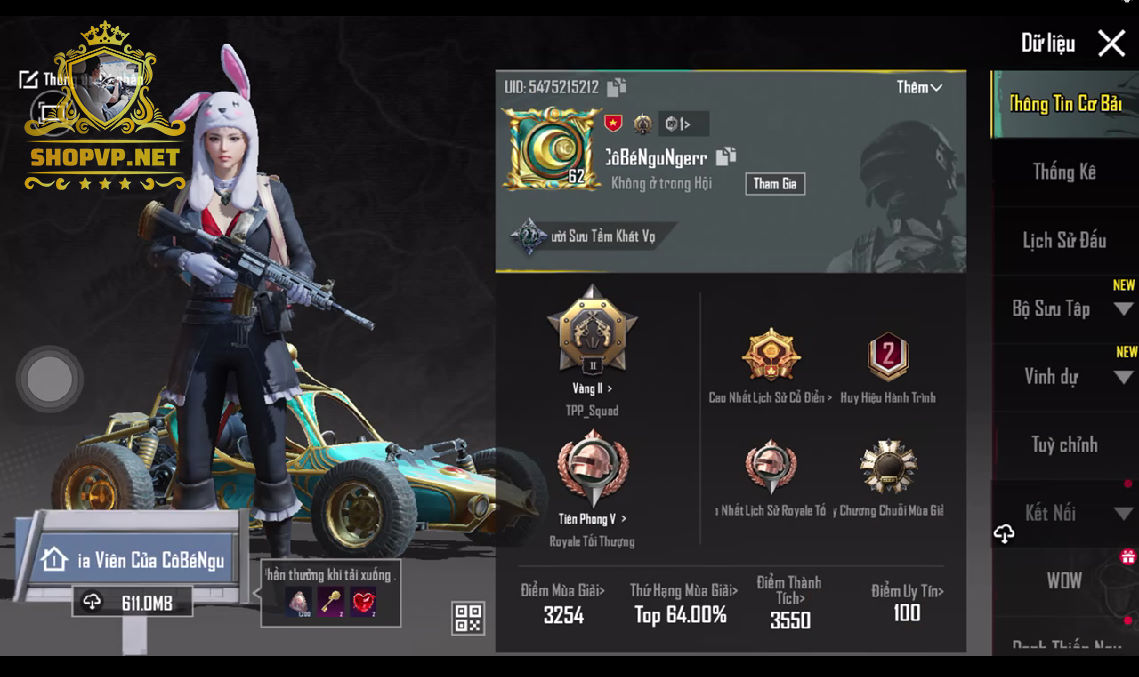1139x677 pixels.
Task: Open the Lịch Sử Đấu tab
Action: point(1064,240)
